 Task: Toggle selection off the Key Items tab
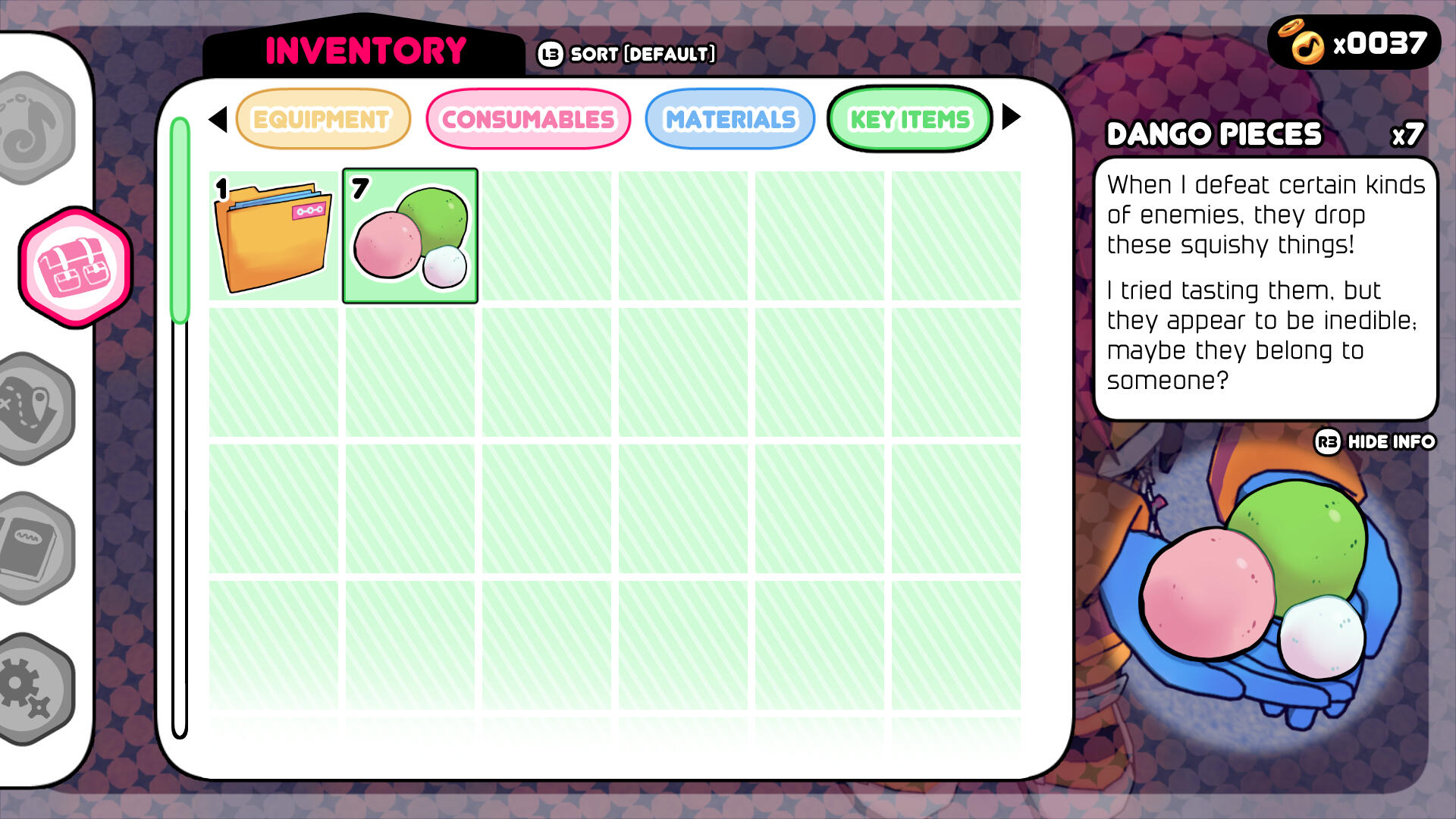point(909,118)
